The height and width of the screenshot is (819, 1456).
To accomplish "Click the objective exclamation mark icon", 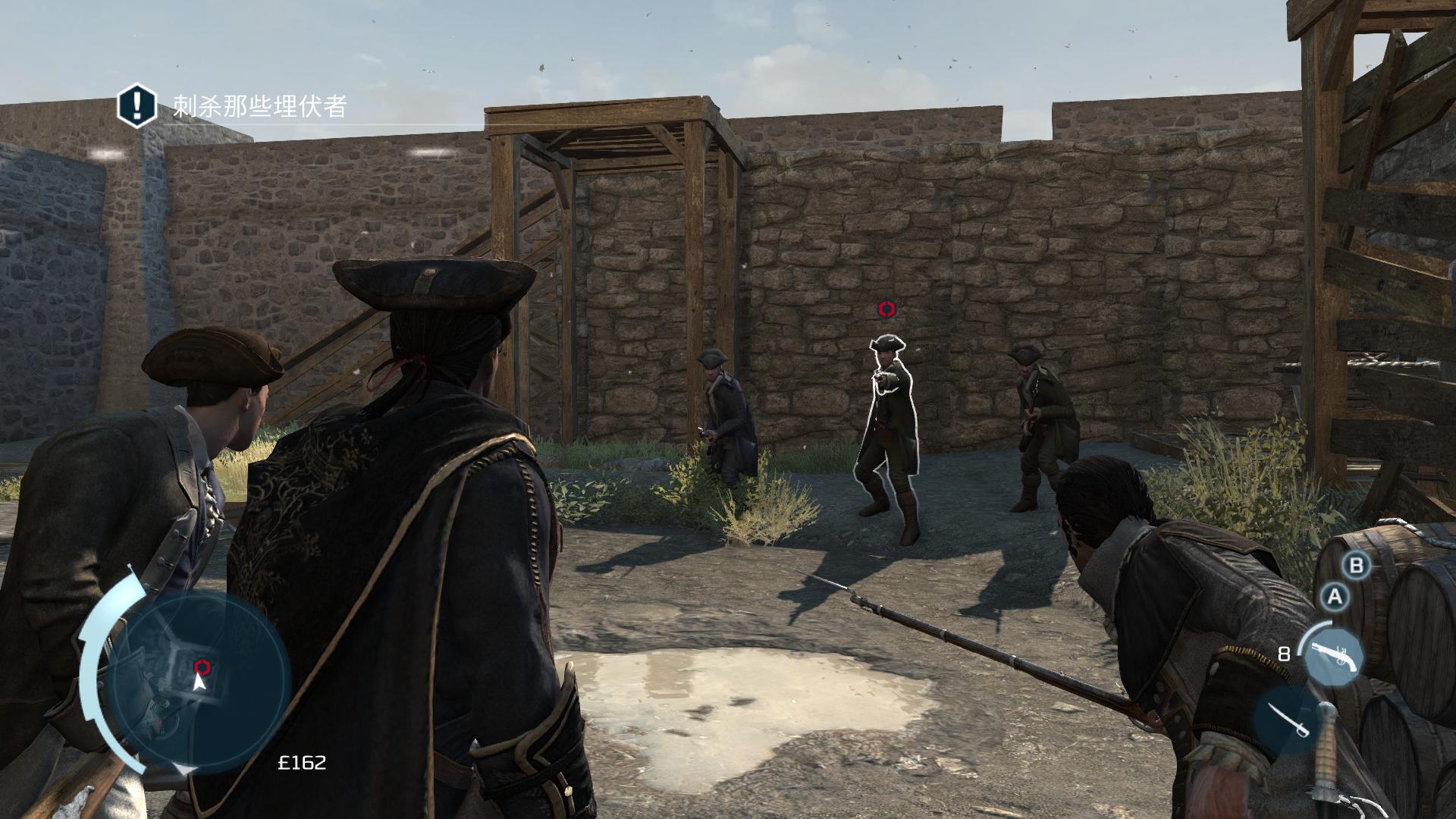I will [136, 105].
